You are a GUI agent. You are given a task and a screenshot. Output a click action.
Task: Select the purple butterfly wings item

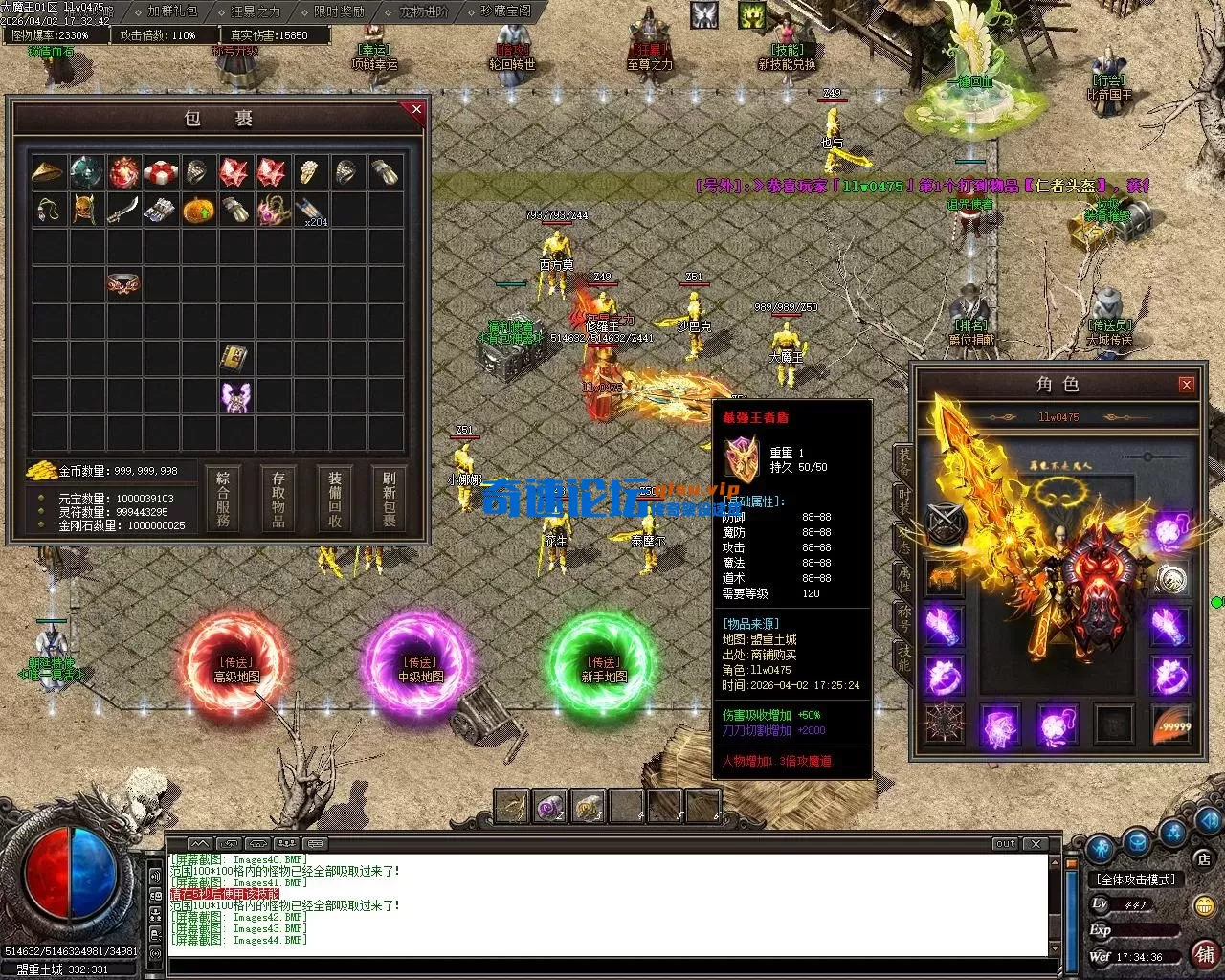[235, 396]
